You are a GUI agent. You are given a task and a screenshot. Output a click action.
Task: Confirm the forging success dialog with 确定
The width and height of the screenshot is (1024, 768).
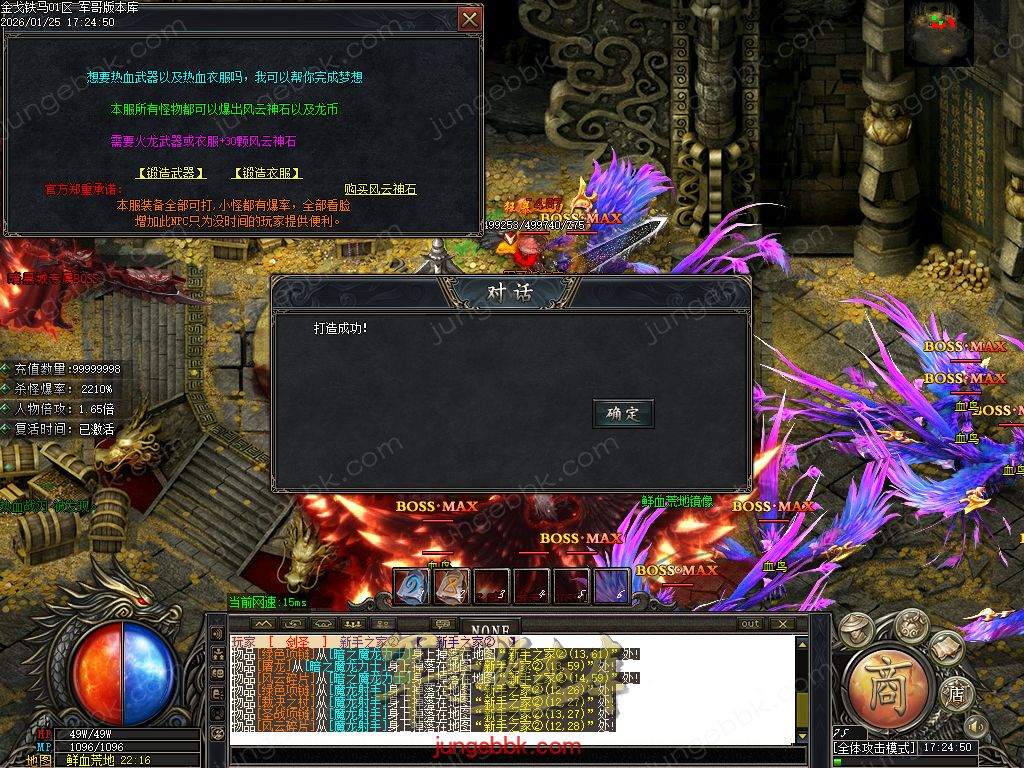click(x=623, y=413)
